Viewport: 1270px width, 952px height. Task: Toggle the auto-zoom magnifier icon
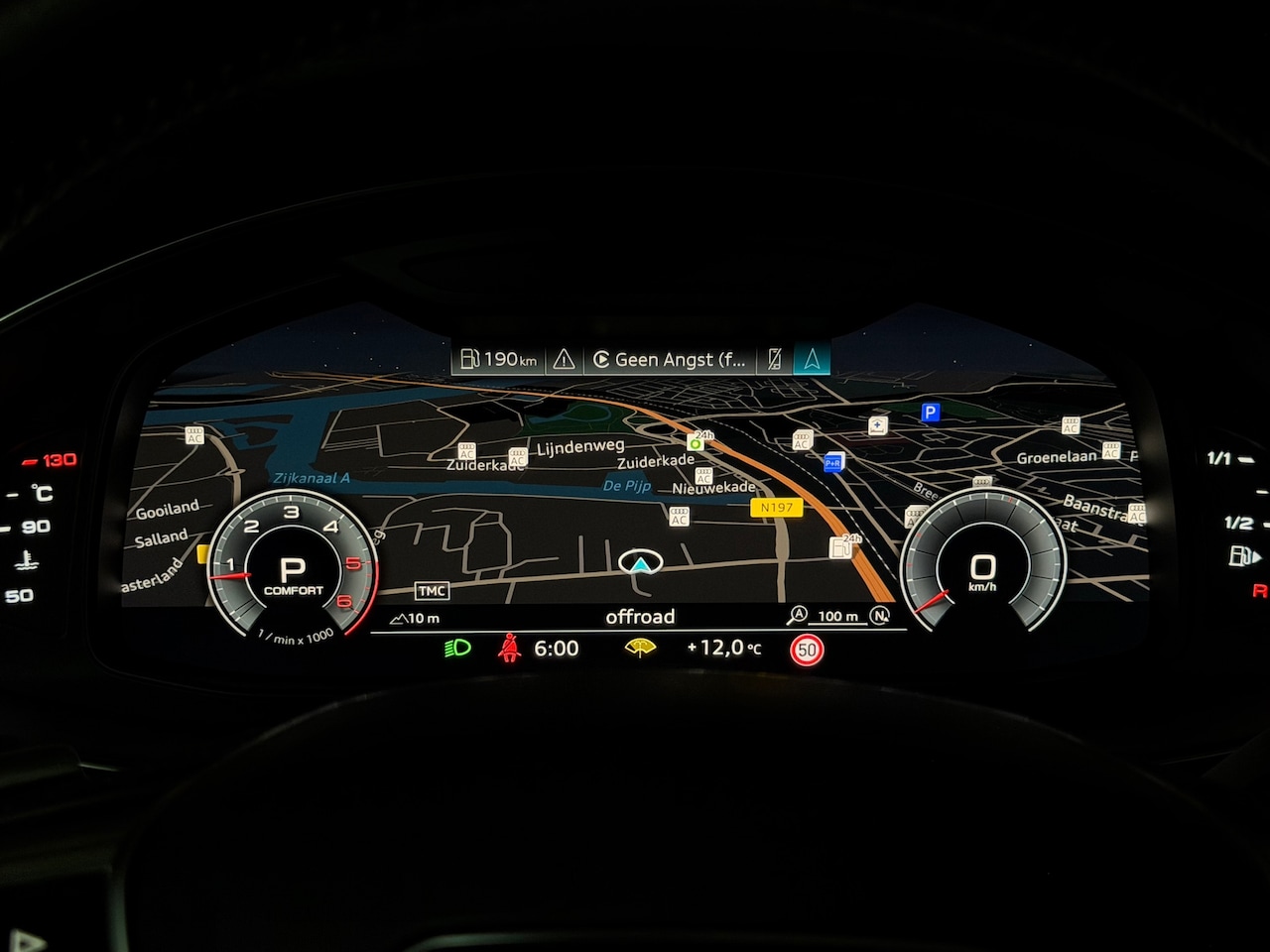[x=797, y=616]
